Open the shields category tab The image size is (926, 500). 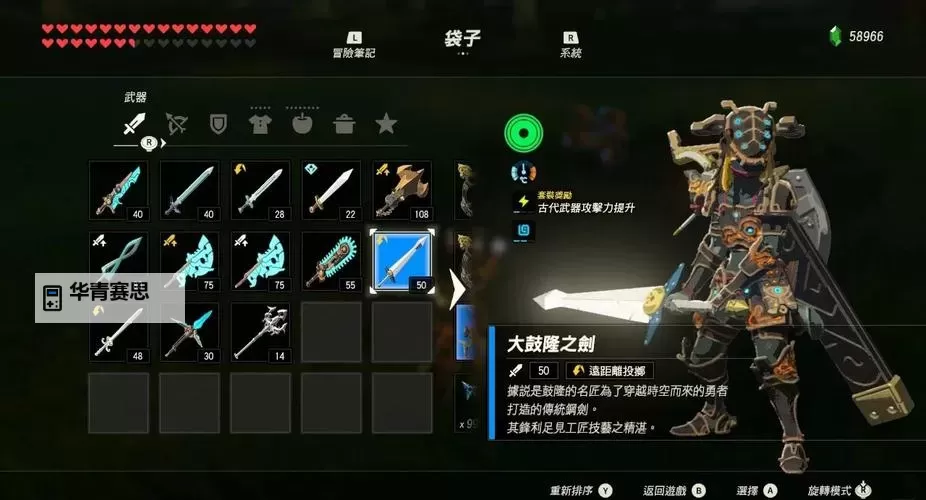218,124
